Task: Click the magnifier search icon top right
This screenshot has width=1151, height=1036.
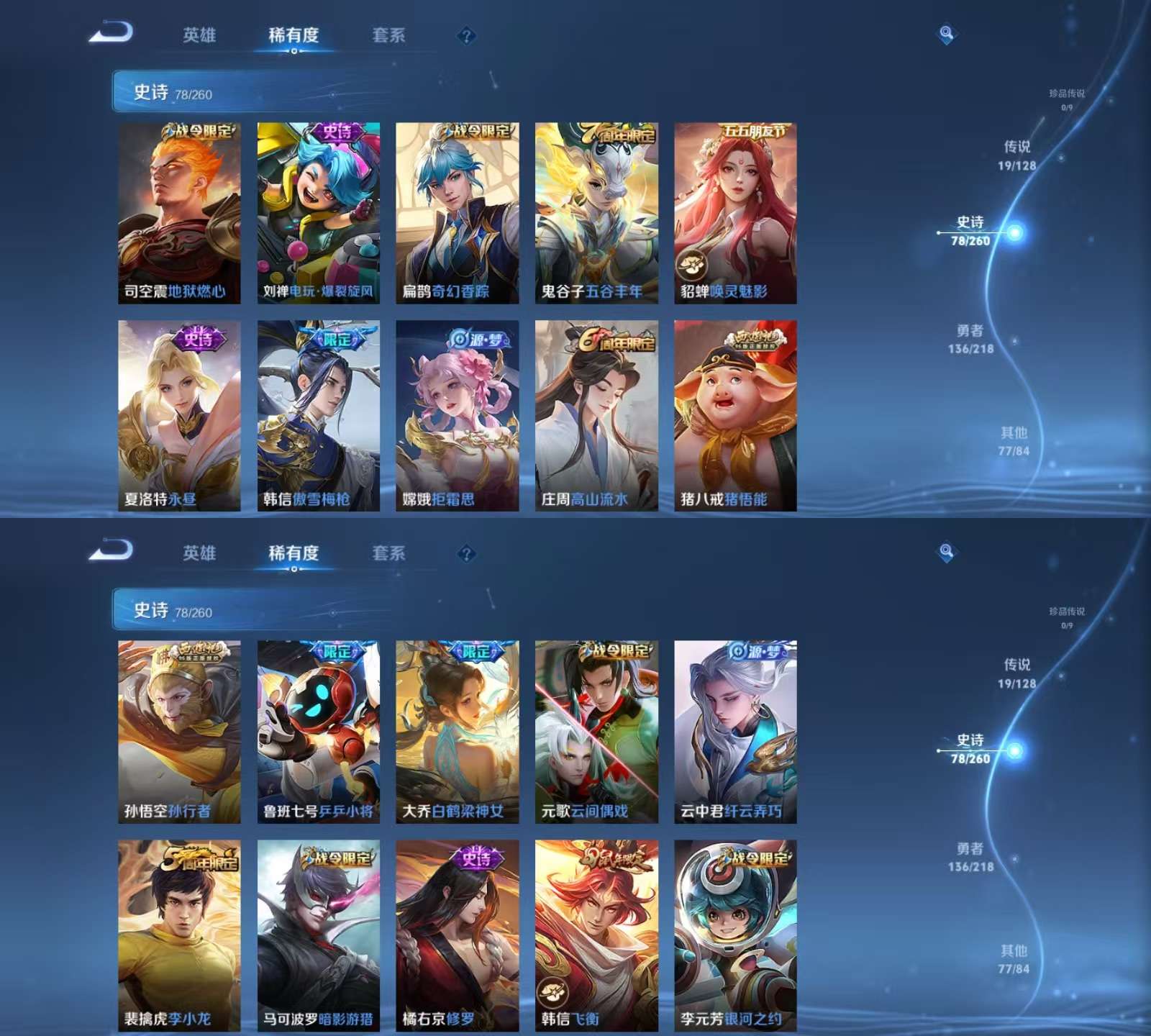Action: (948, 31)
